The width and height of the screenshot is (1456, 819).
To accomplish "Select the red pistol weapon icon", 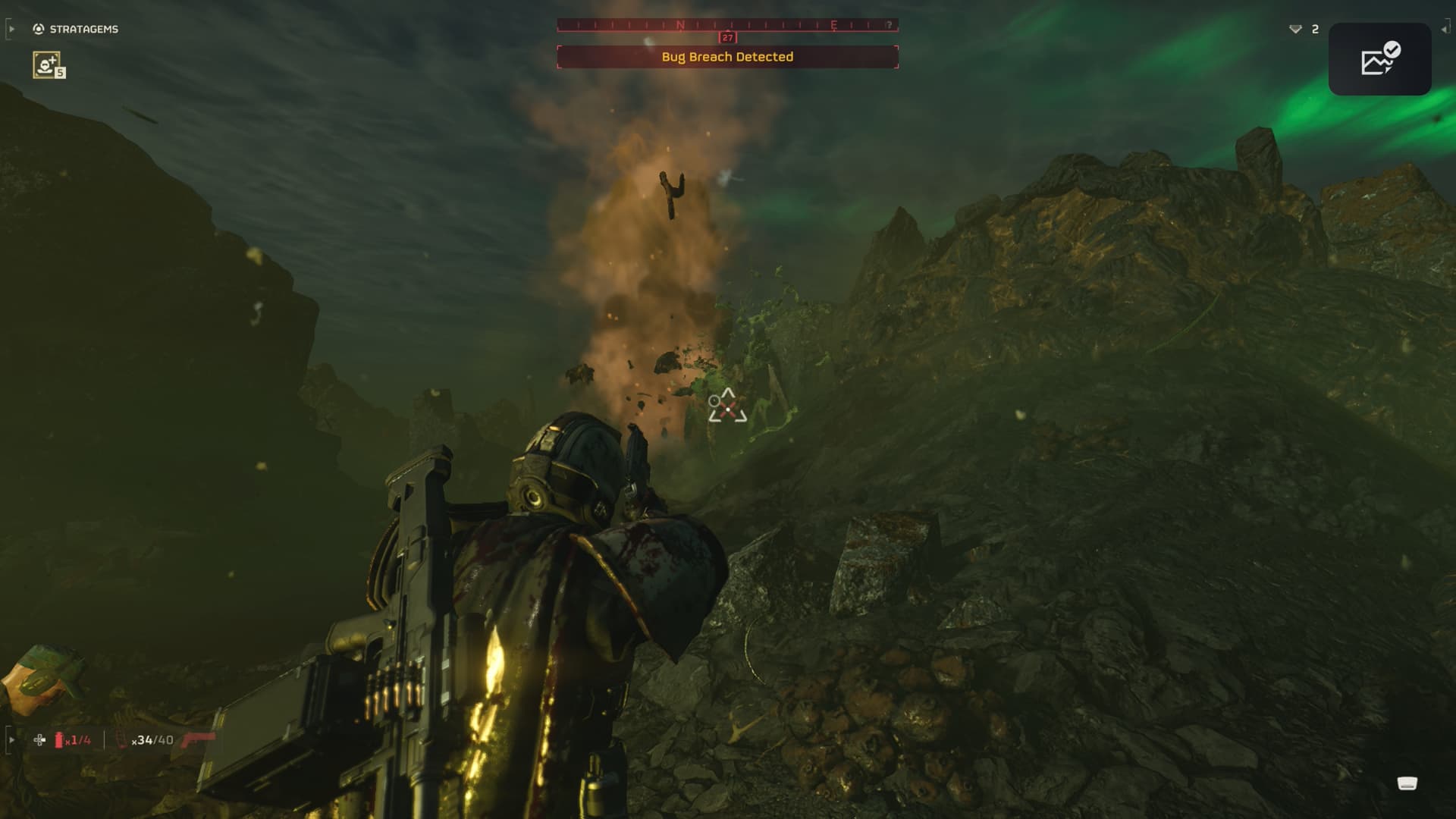I will click(x=199, y=738).
